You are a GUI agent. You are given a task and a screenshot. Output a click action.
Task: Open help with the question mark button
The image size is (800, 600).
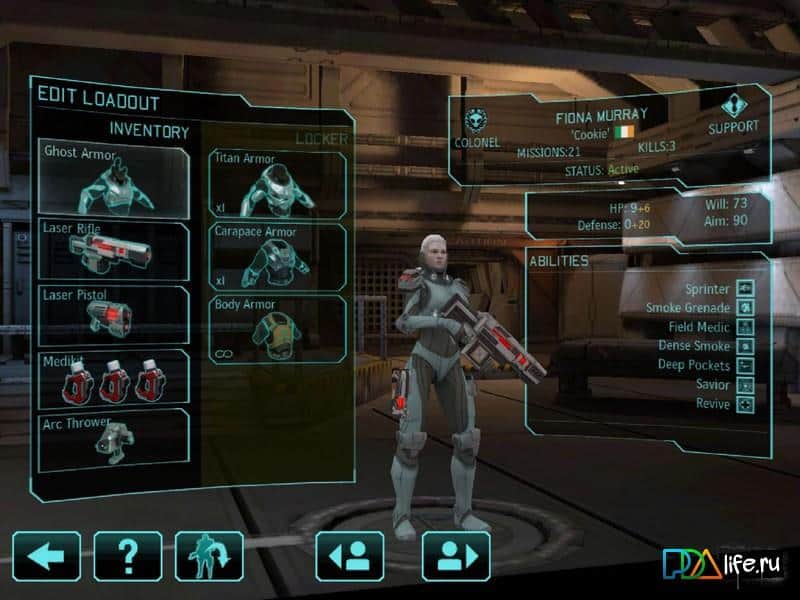pos(128,557)
